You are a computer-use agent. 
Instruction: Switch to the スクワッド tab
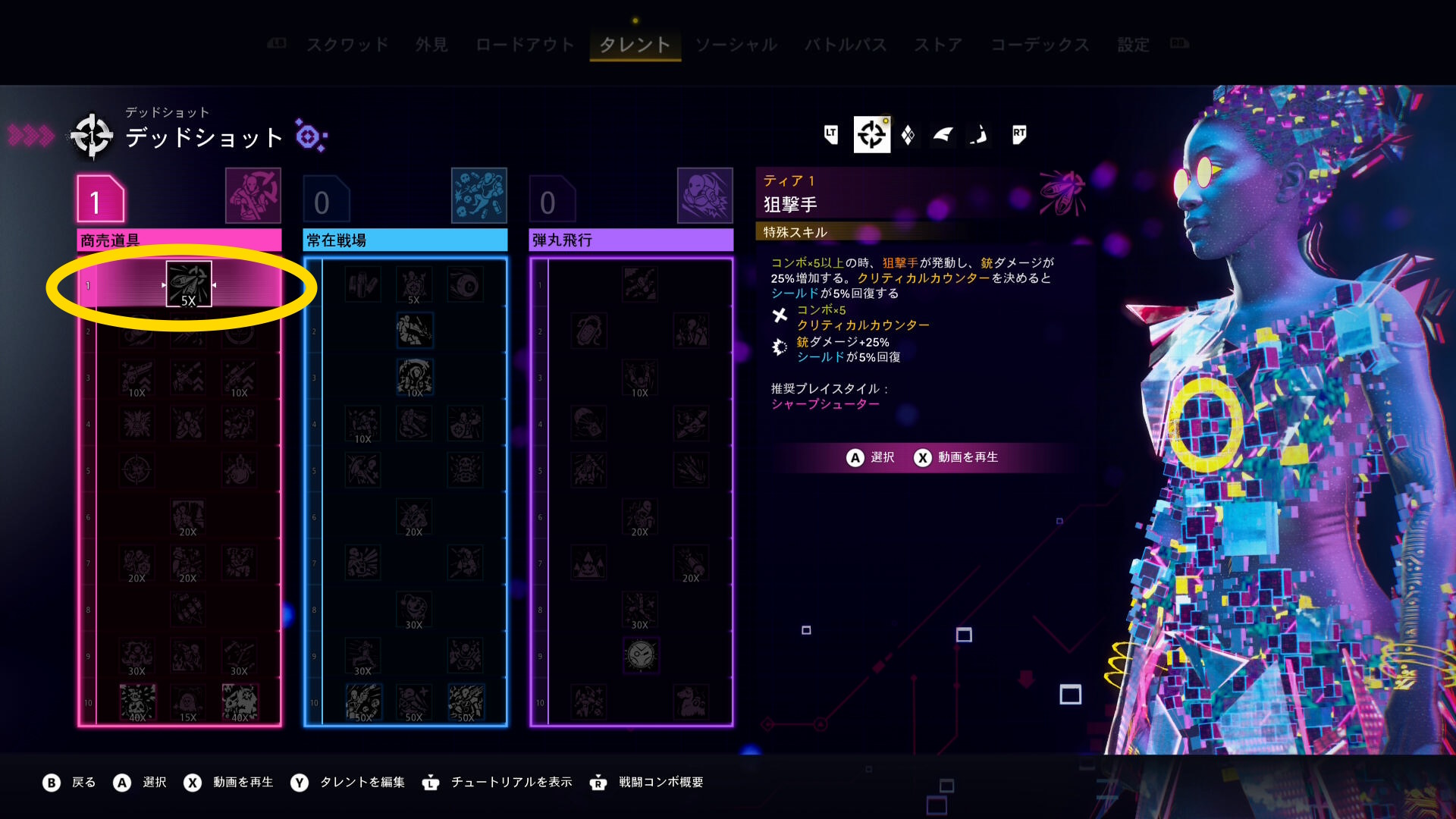(x=347, y=45)
